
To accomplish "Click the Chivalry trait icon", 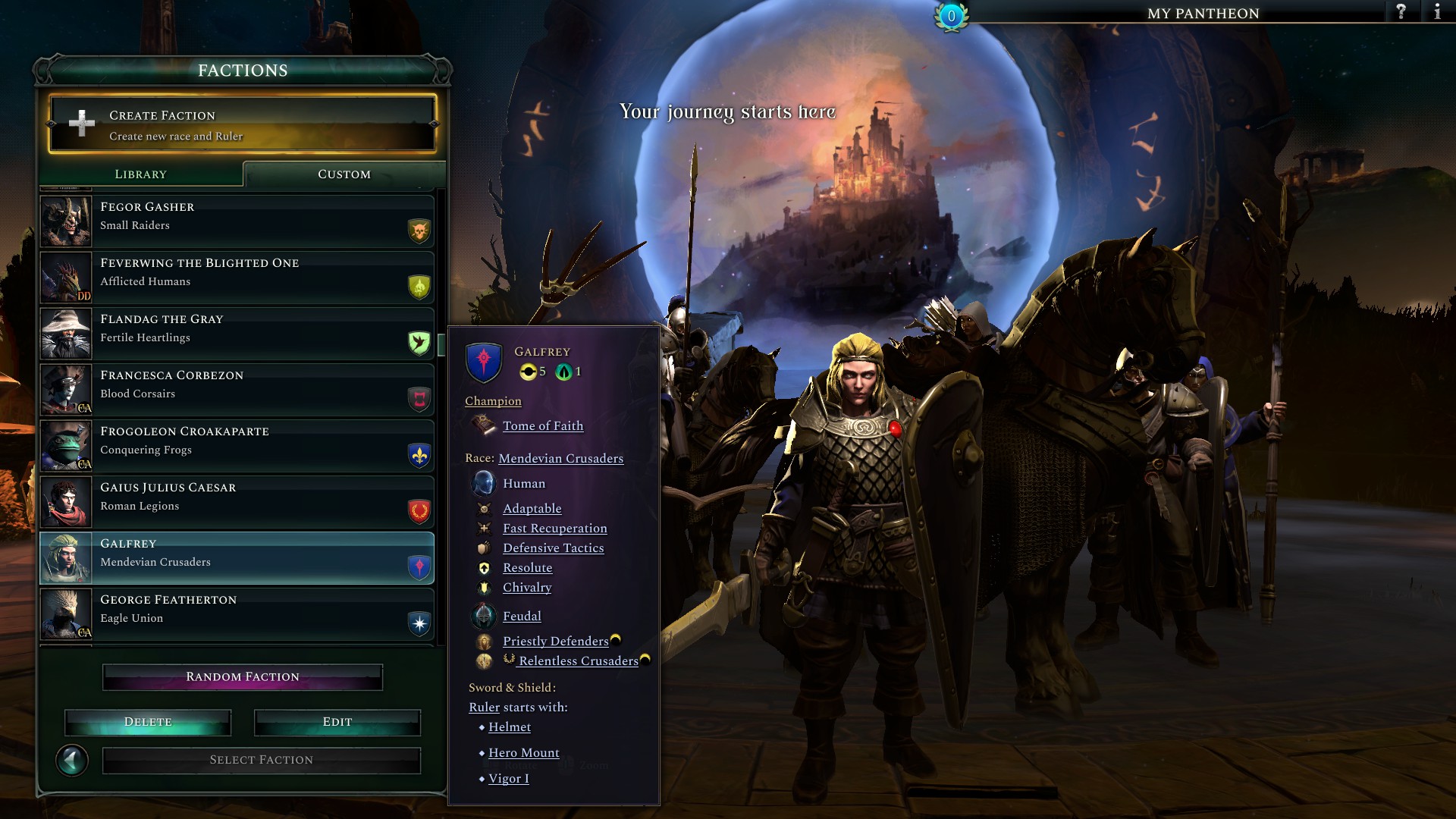I will pyautogui.click(x=483, y=588).
